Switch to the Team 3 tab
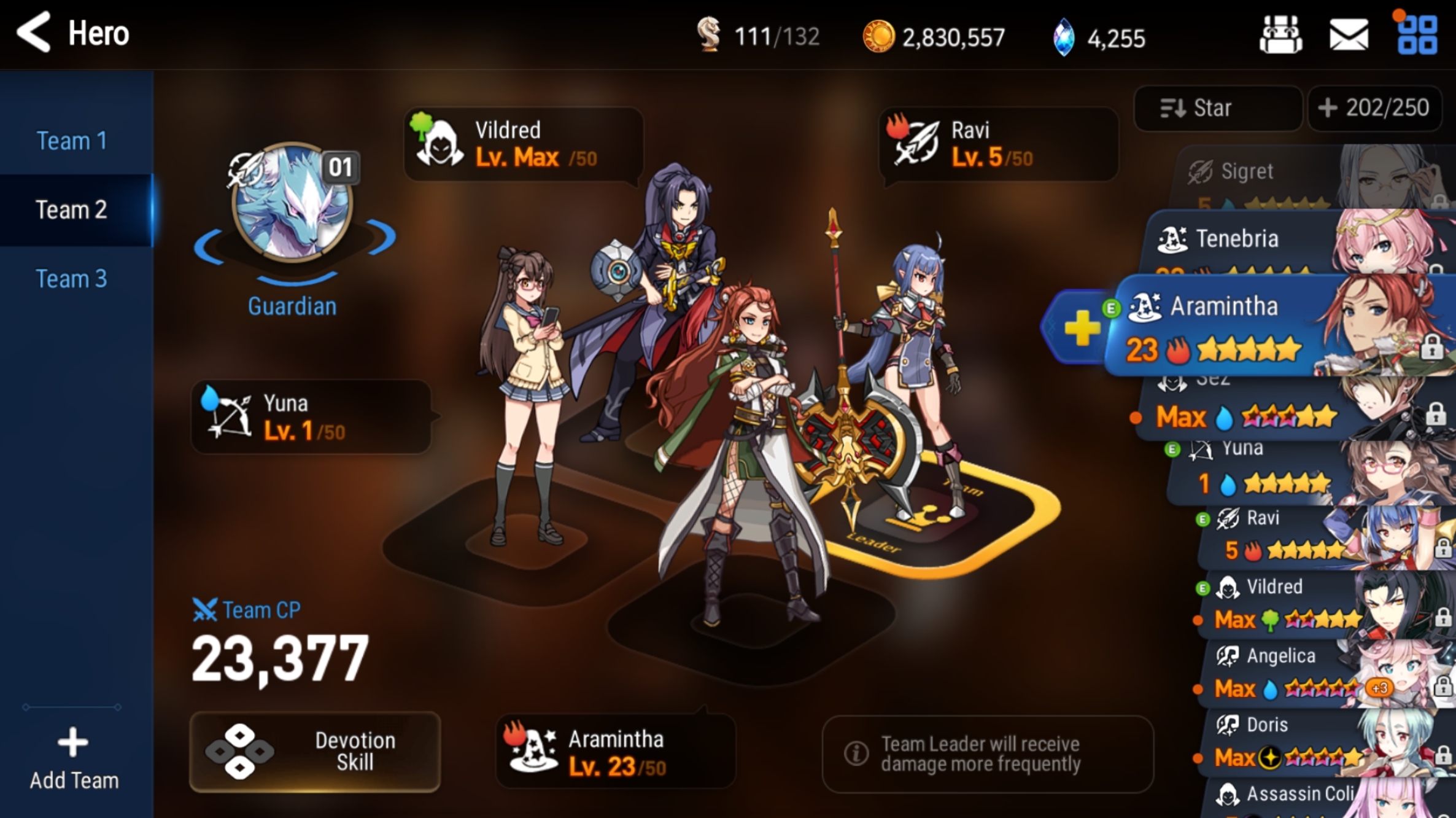 [x=72, y=278]
